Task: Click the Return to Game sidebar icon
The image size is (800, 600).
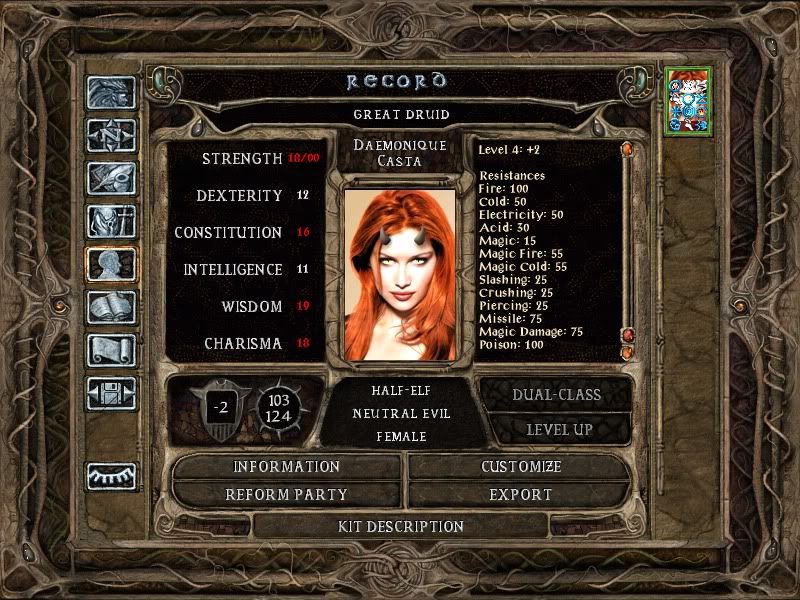Action: click(111, 93)
